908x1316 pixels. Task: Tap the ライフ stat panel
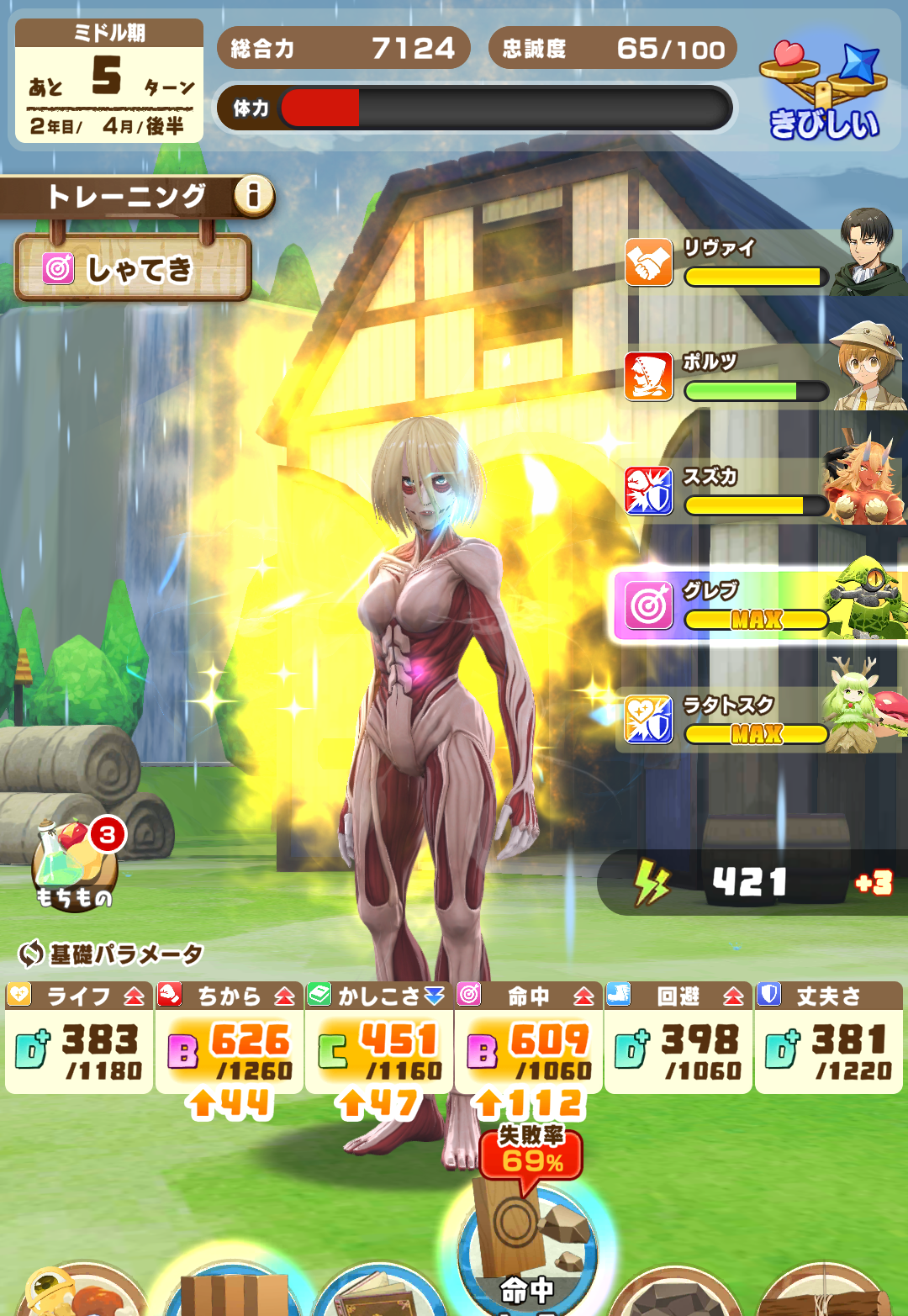coord(79,1039)
